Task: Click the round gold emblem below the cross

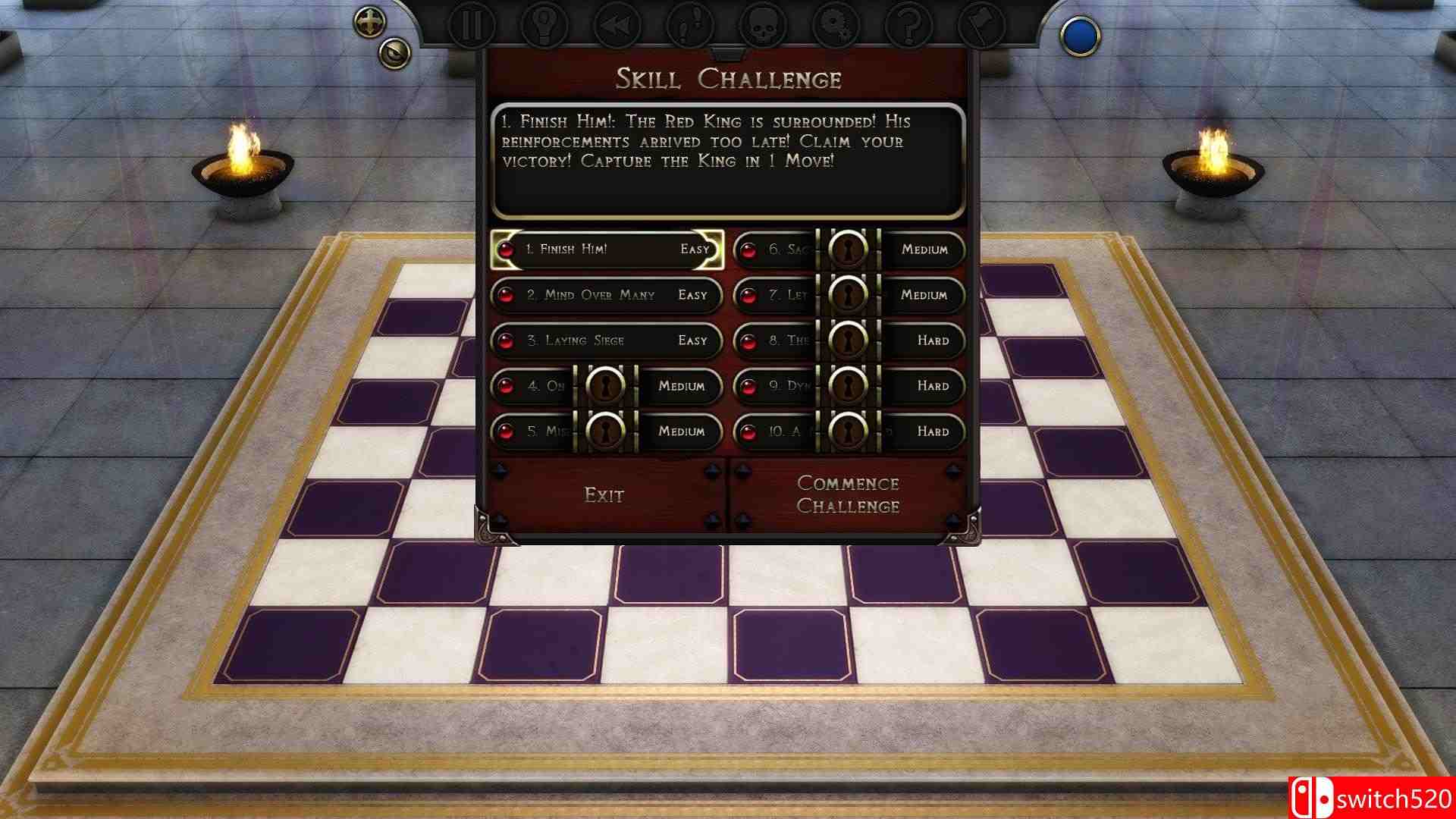Action: pos(394,53)
